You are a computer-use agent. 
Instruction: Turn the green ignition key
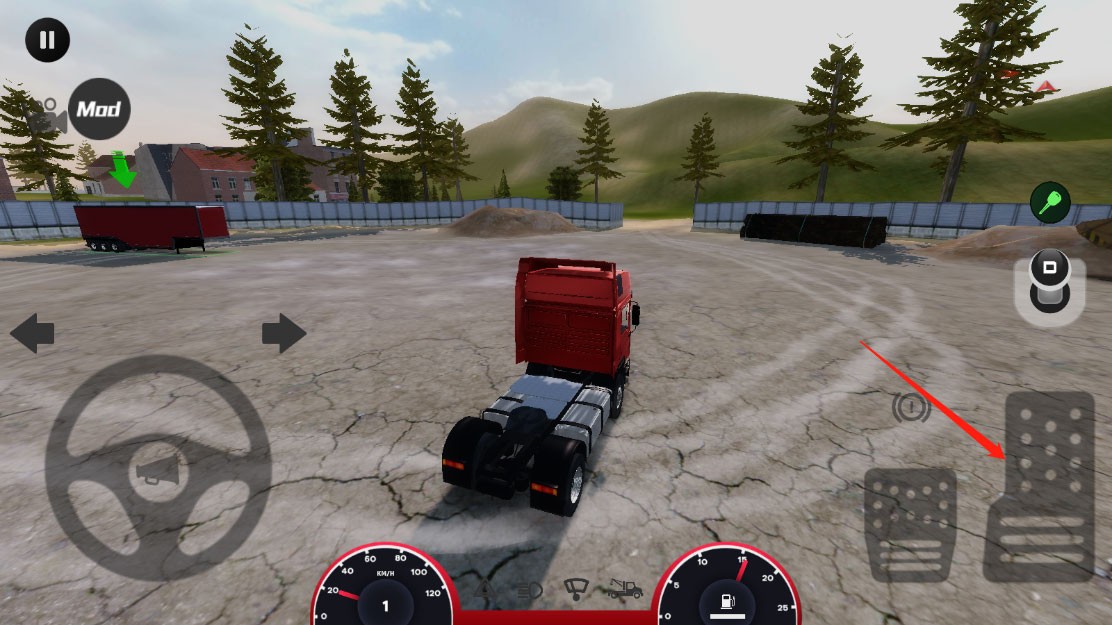(x=1050, y=203)
